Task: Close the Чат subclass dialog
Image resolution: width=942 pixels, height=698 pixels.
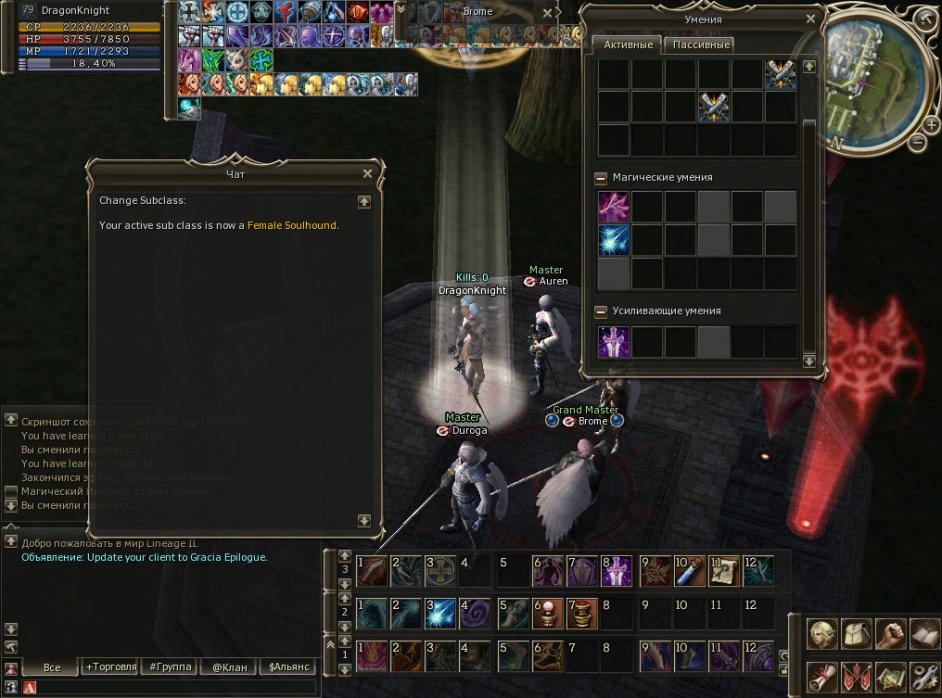Action: (x=367, y=174)
